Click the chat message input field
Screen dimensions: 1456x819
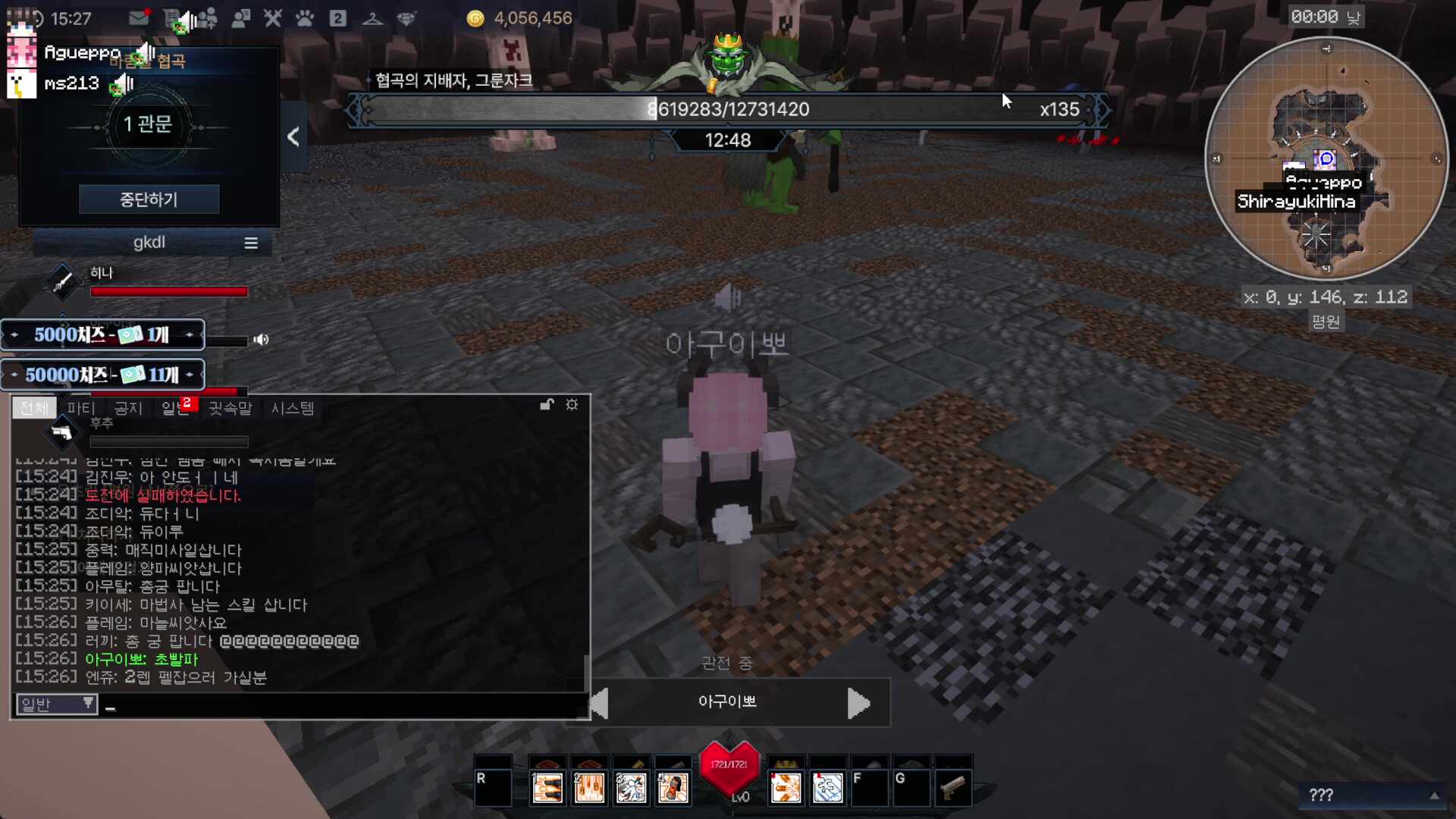(341, 706)
